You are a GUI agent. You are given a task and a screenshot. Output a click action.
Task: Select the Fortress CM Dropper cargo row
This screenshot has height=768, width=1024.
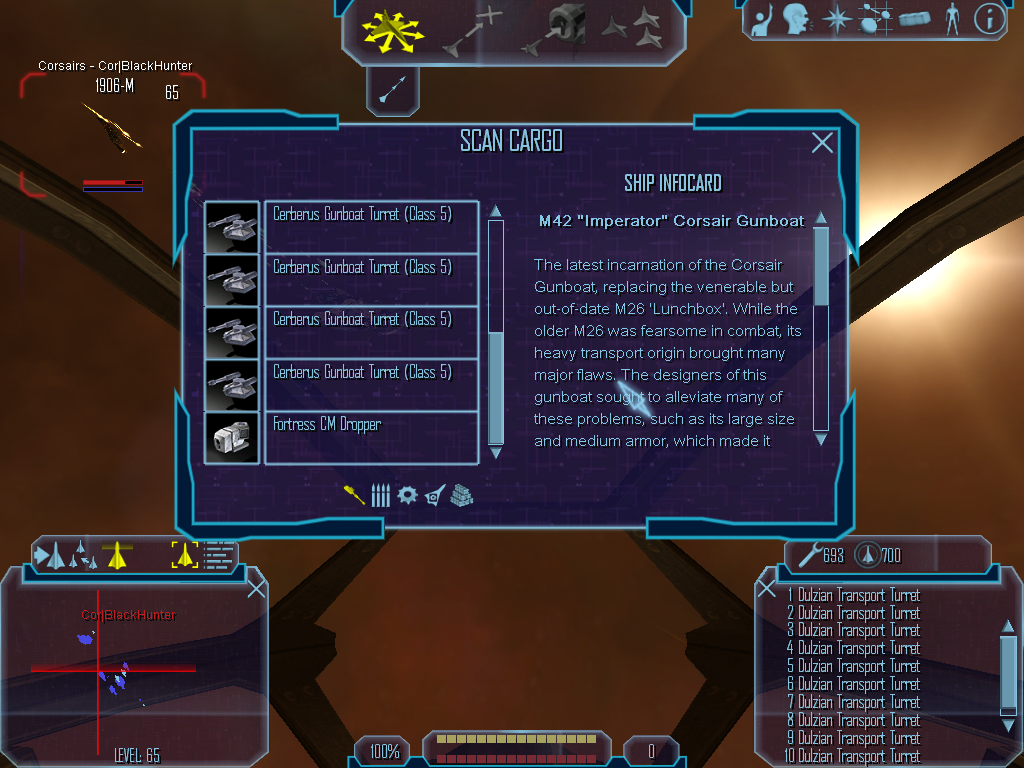click(x=370, y=437)
